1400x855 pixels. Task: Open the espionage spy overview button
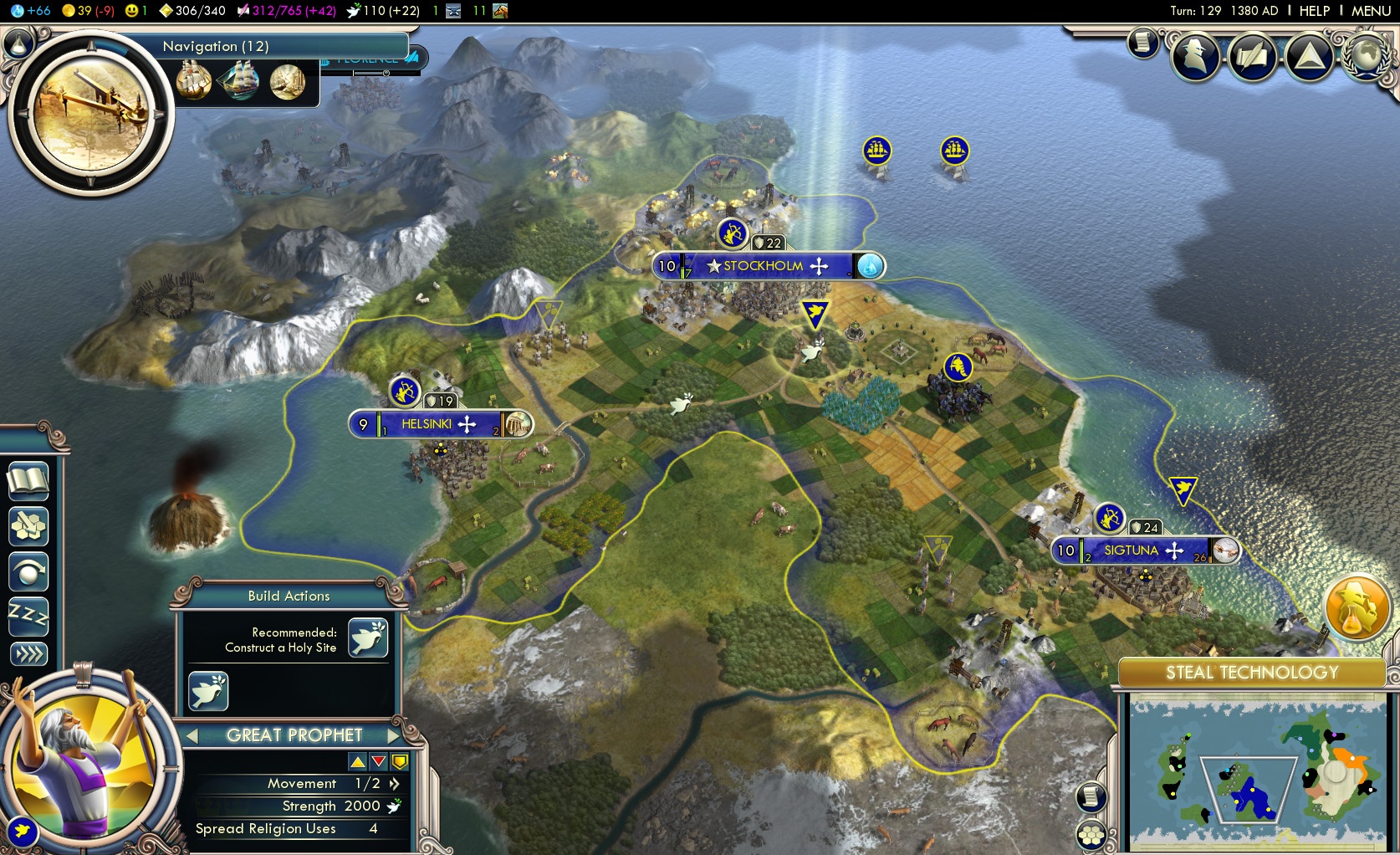(1195, 56)
